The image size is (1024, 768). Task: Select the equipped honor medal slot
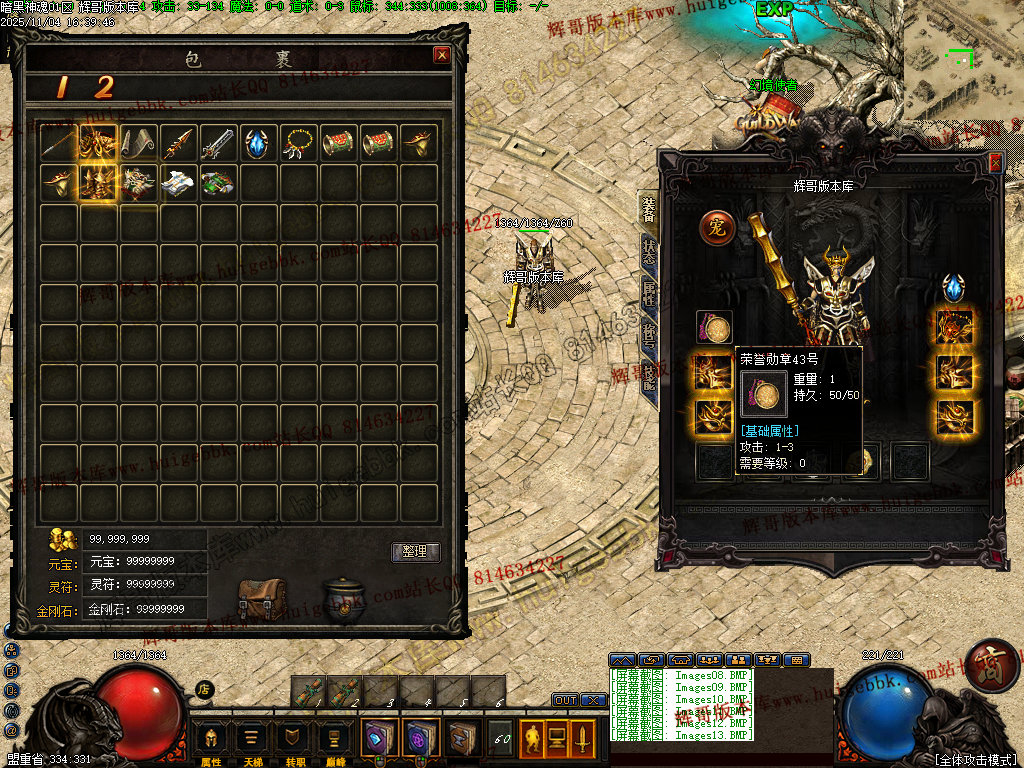tap(714, 326)
